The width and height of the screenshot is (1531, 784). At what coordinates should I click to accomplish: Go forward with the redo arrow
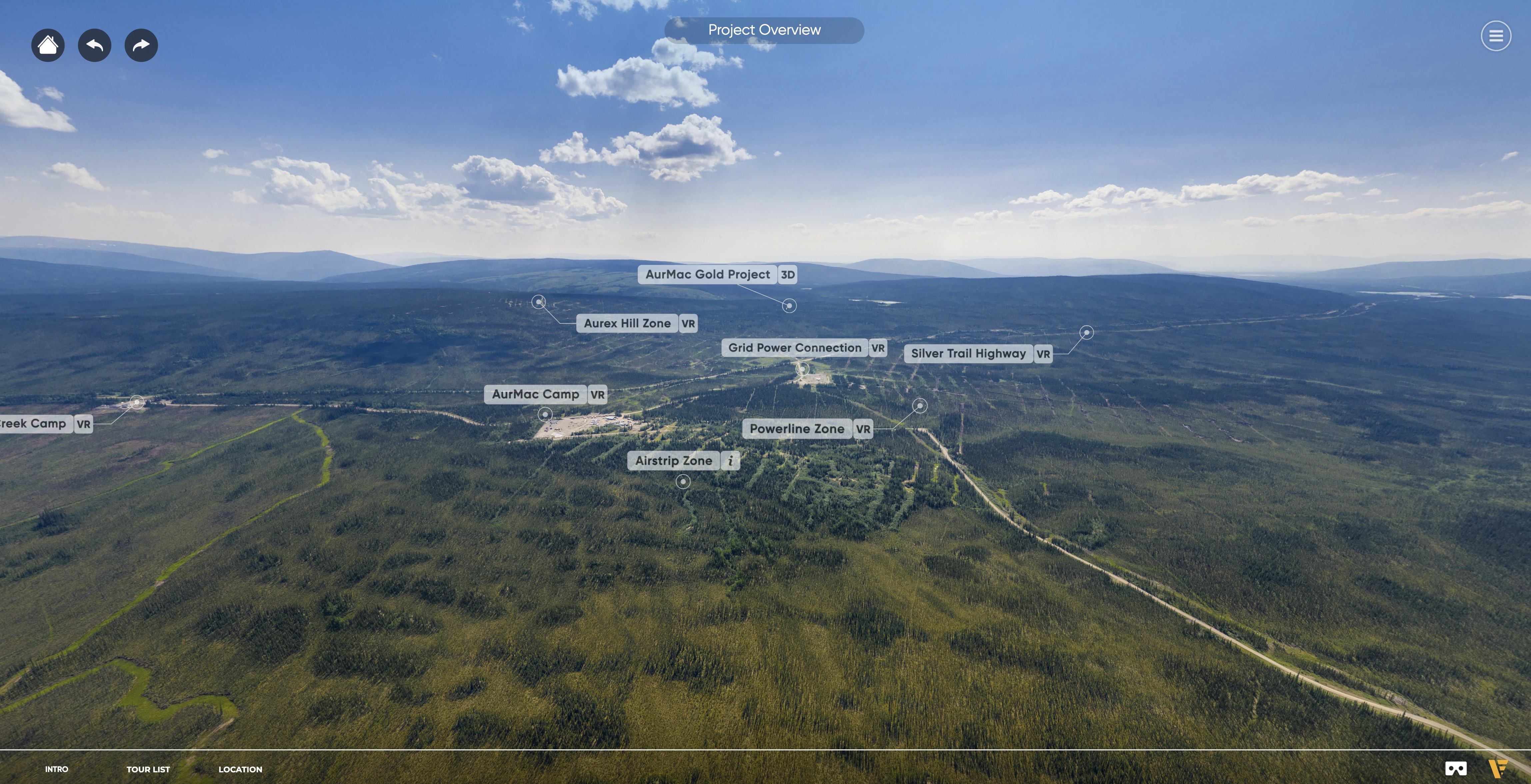[141, 45]
